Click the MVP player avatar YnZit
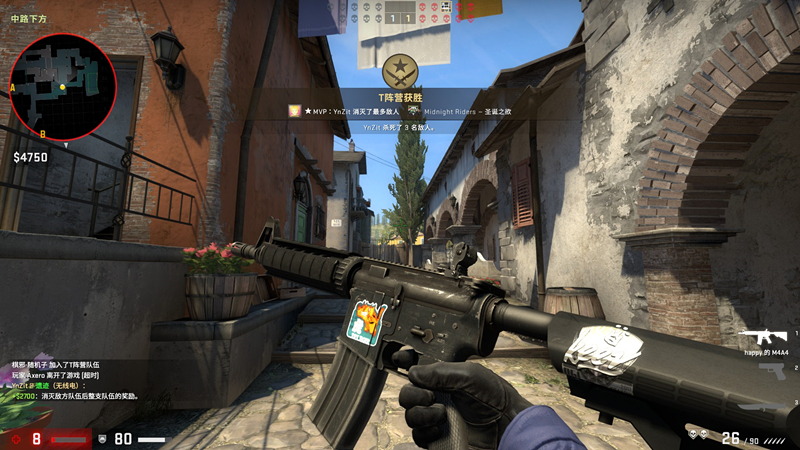 coord(295,112)
